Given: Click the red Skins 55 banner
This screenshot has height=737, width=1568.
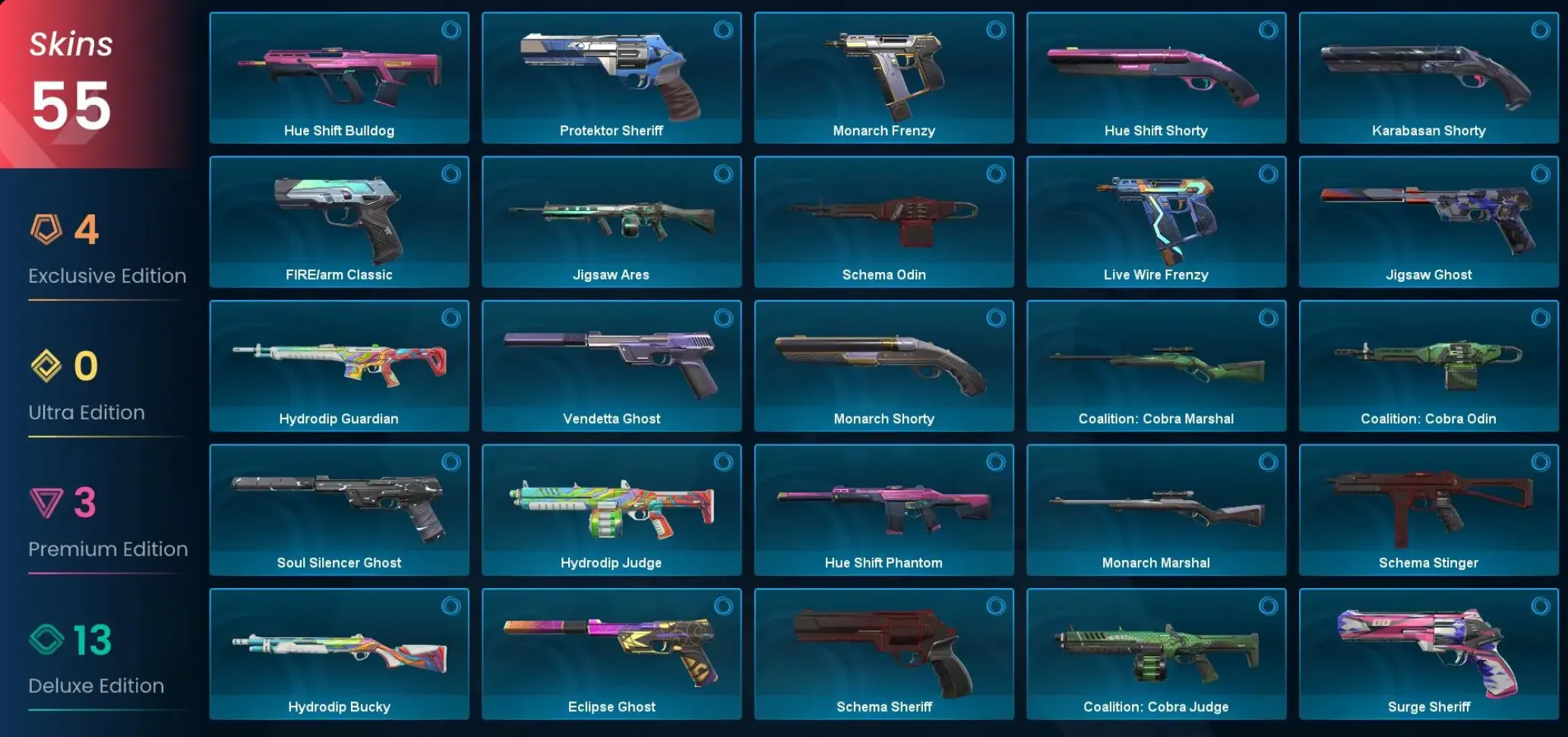Looking at the screenshot, I should tap(68, 76).
